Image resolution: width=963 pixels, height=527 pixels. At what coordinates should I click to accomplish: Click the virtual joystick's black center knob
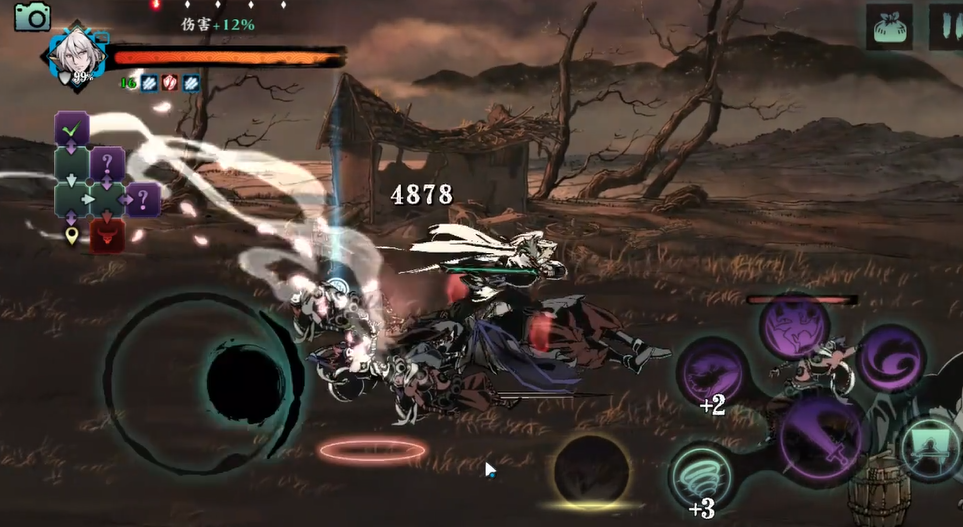click(244, 383)
